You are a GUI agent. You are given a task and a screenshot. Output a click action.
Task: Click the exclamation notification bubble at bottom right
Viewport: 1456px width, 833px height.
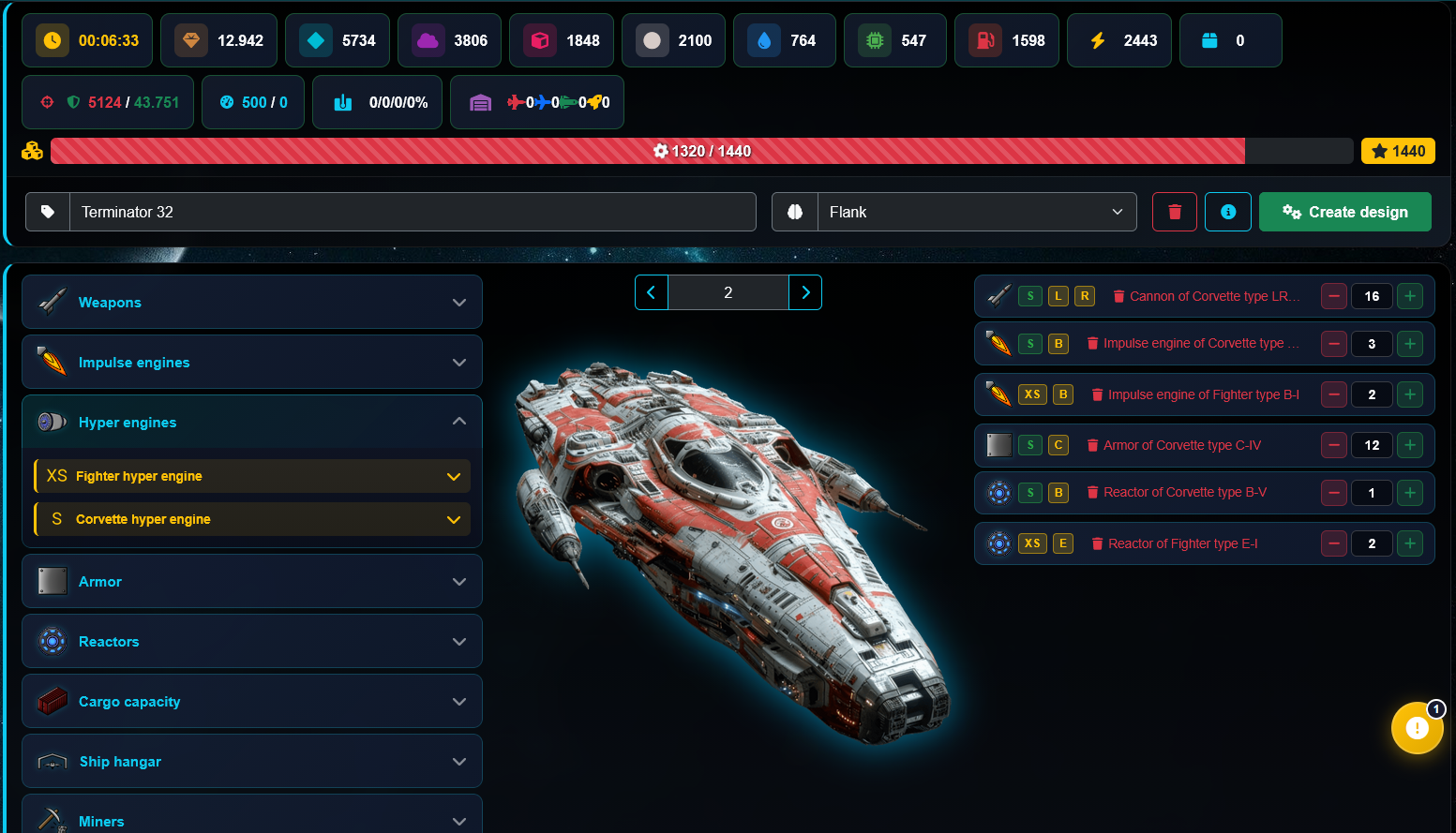[1417, 728]
